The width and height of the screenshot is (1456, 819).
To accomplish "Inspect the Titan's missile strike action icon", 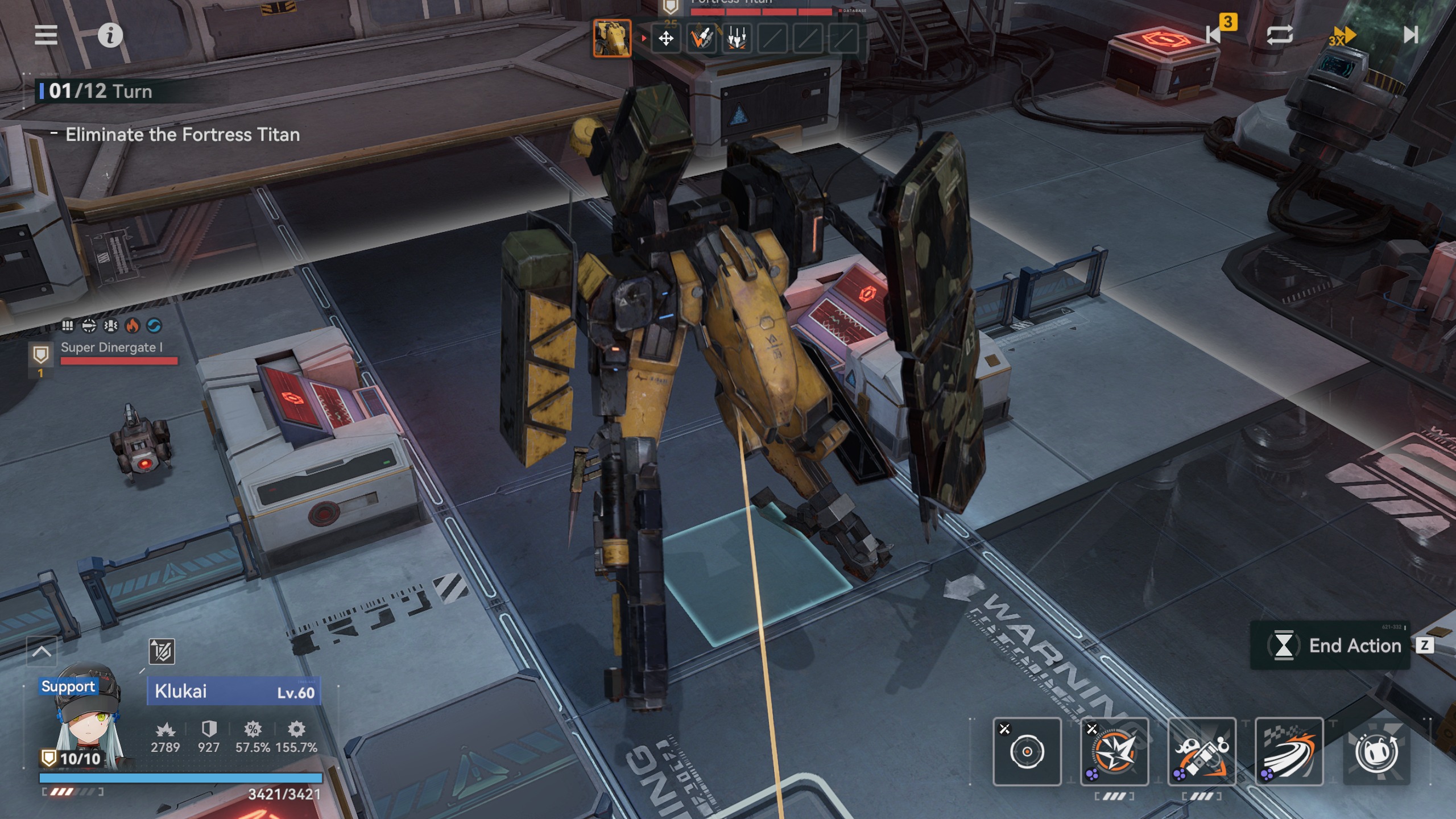I will point(701,39).
